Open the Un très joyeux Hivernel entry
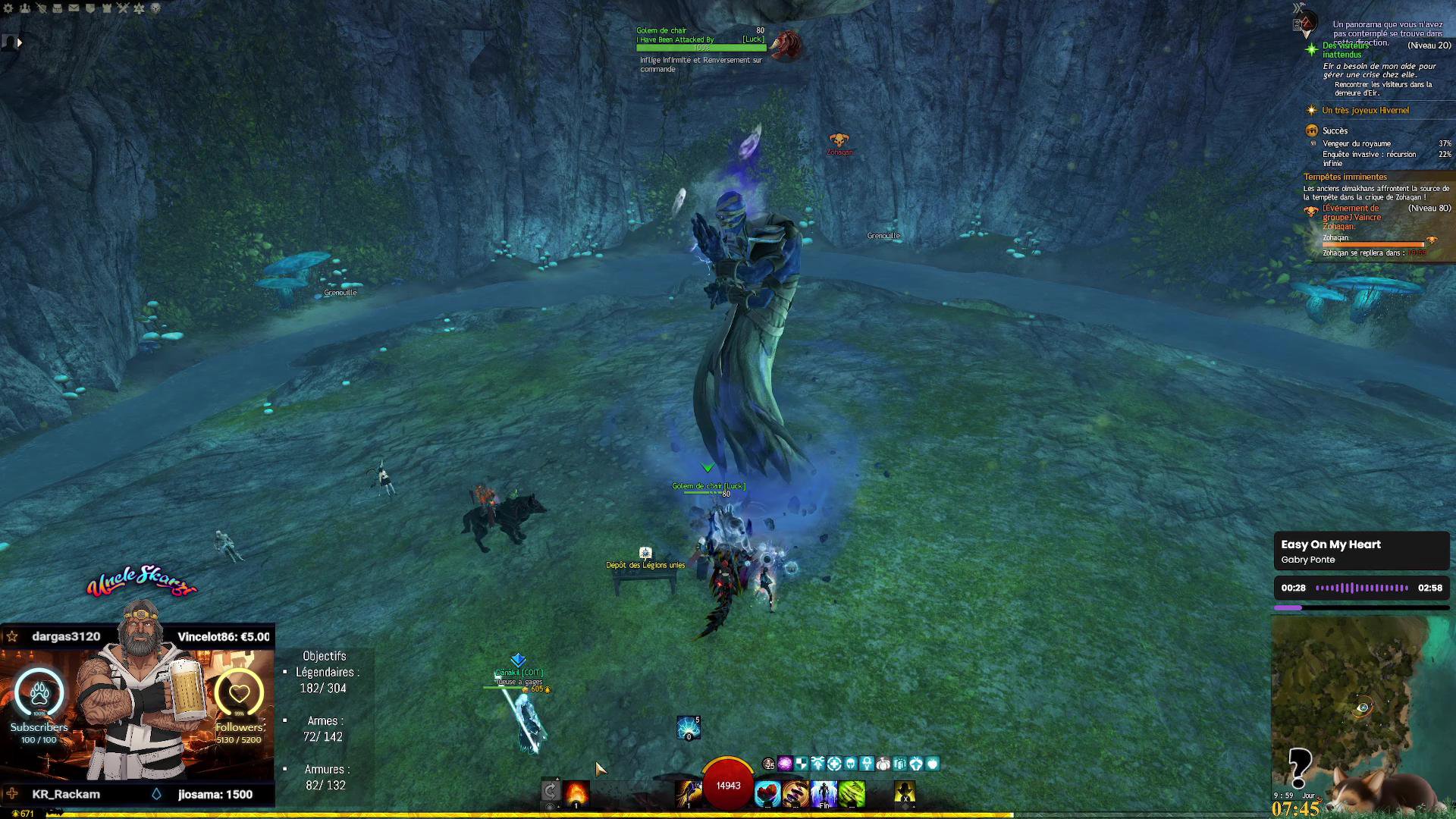This screenshot has width=1456, height=819. 1365,111
